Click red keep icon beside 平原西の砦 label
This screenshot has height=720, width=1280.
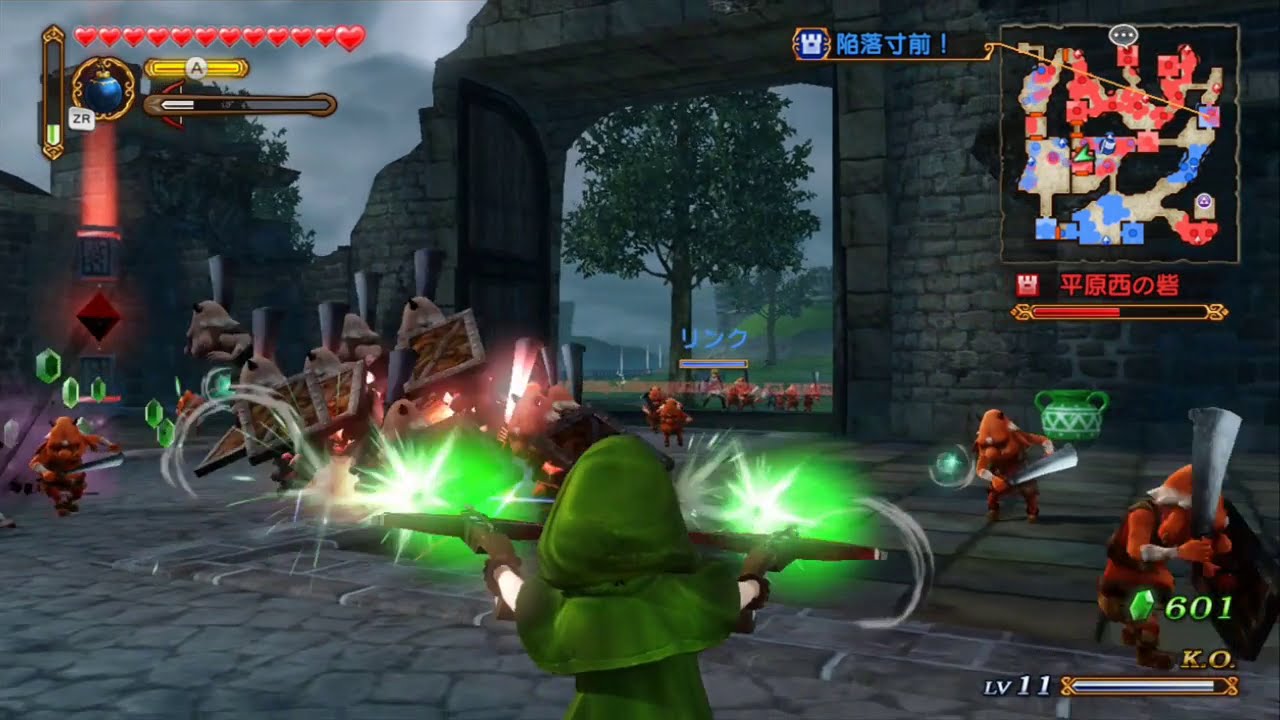[x=1026, y=282]
